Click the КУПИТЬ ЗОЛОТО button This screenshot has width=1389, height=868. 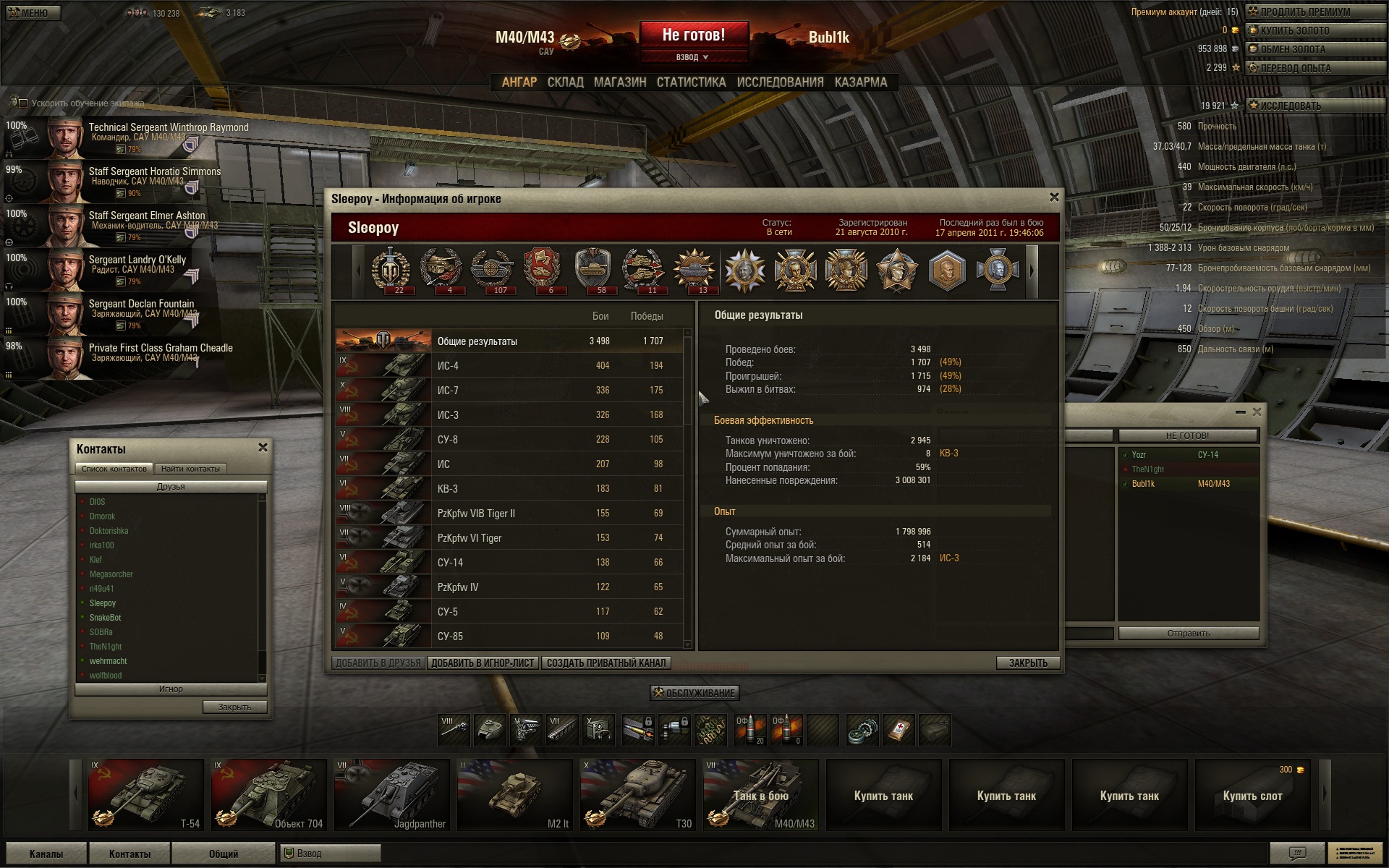(x=1294, y=30)
